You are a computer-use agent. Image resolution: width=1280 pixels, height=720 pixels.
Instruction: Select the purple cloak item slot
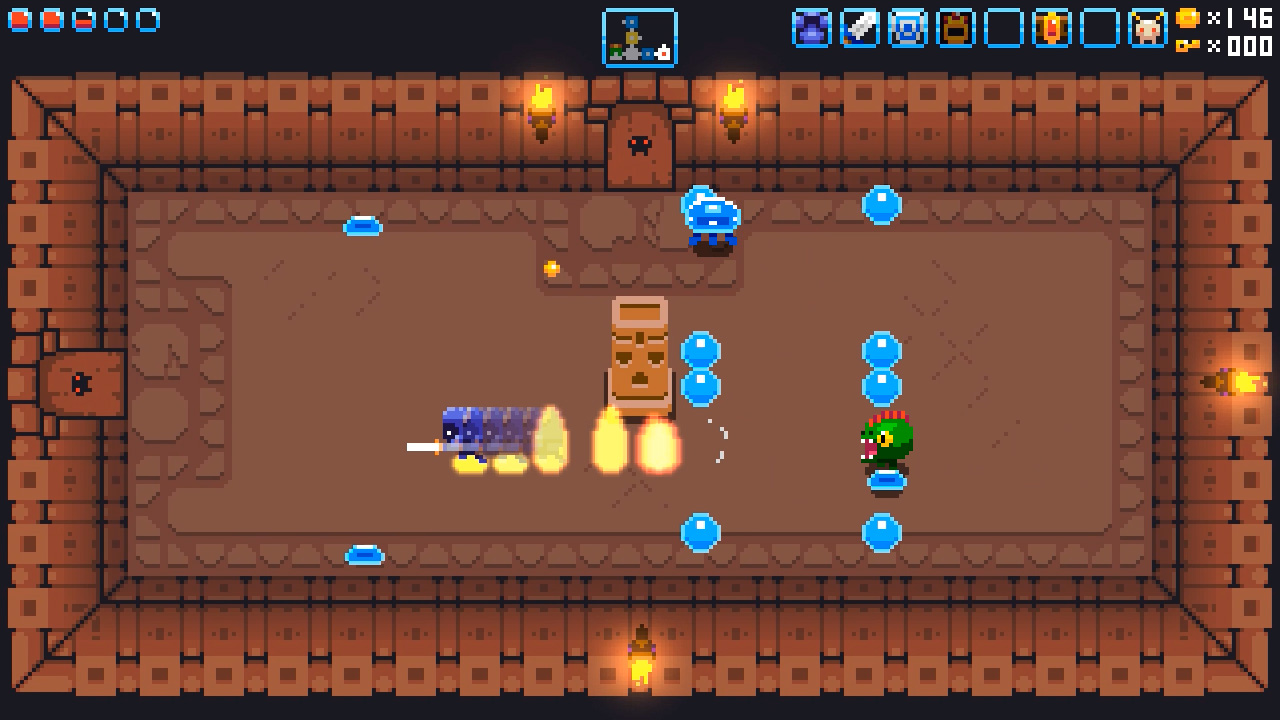pyautogui.click(x=813, y=29)
